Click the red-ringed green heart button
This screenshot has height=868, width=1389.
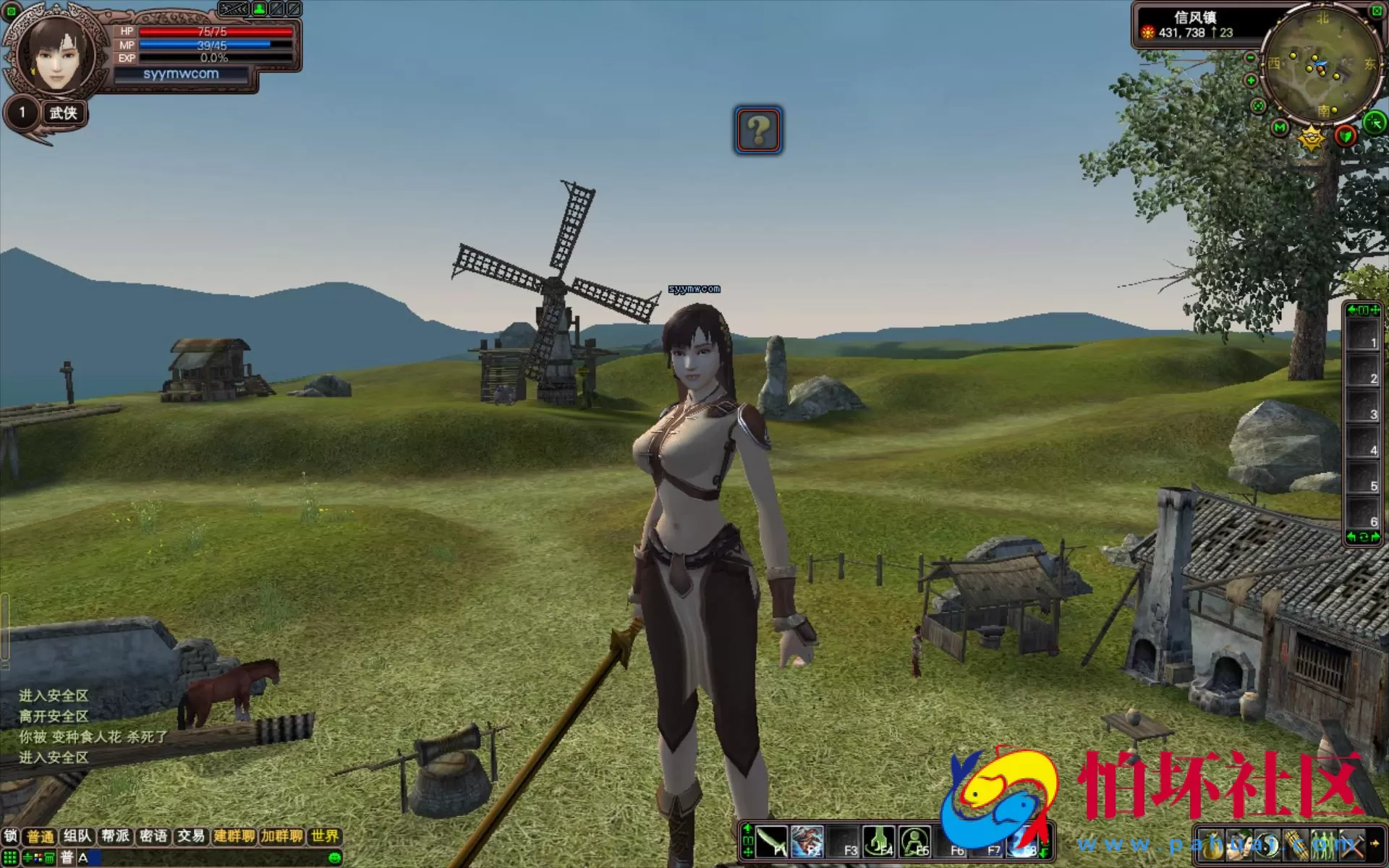(x=1346, y=135)
